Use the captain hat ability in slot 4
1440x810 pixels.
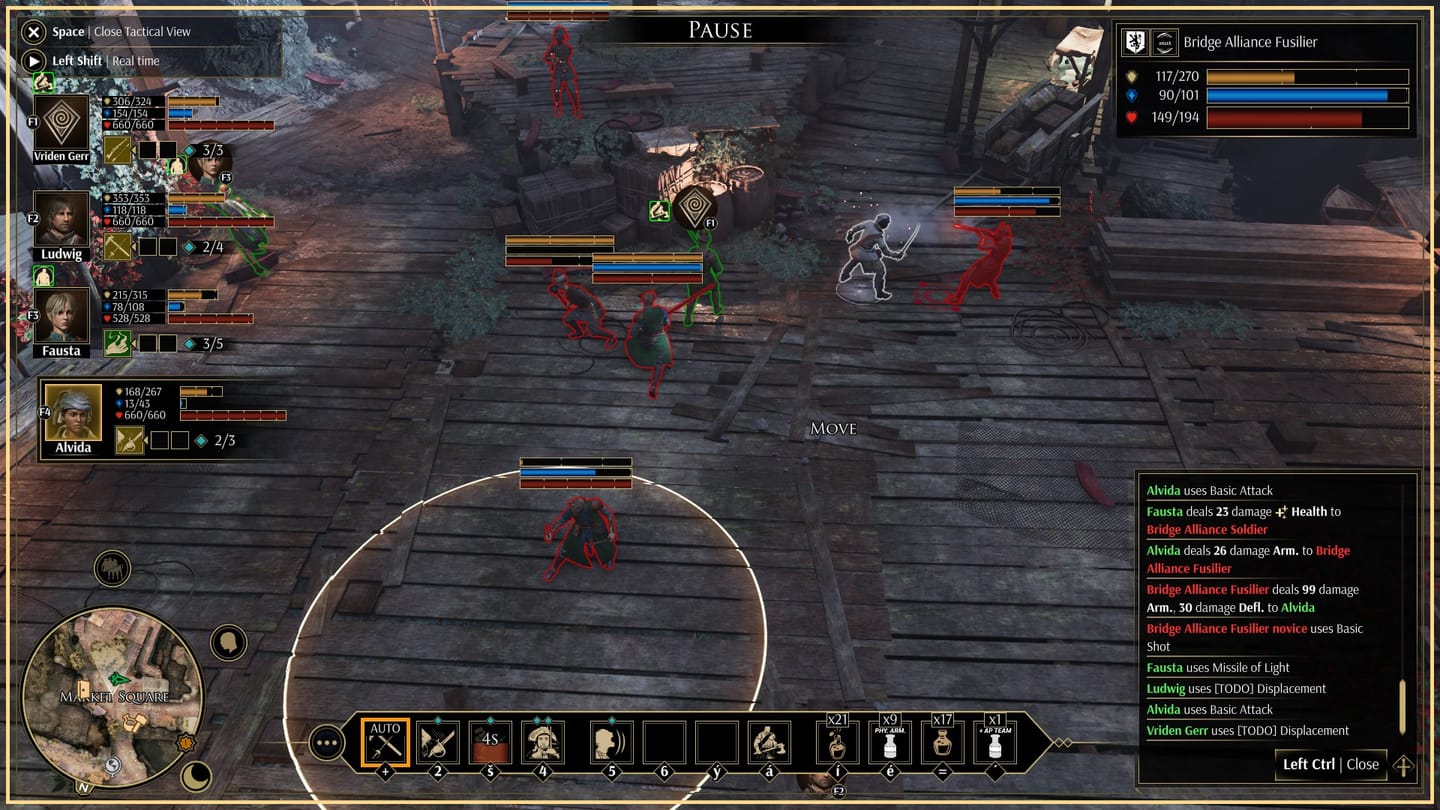pyautogui.click(x=543, y=743)
